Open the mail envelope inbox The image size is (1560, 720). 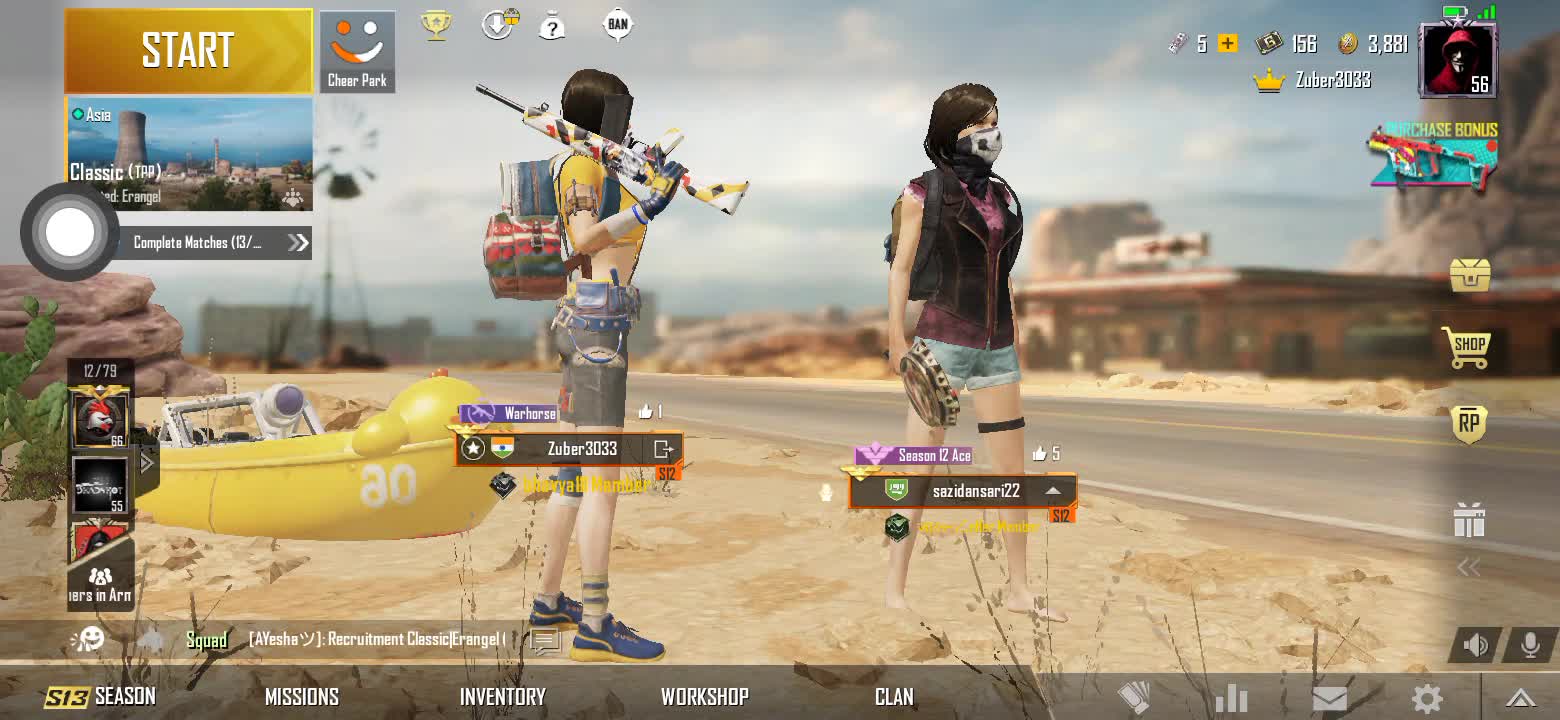(x=1329, y=698)
